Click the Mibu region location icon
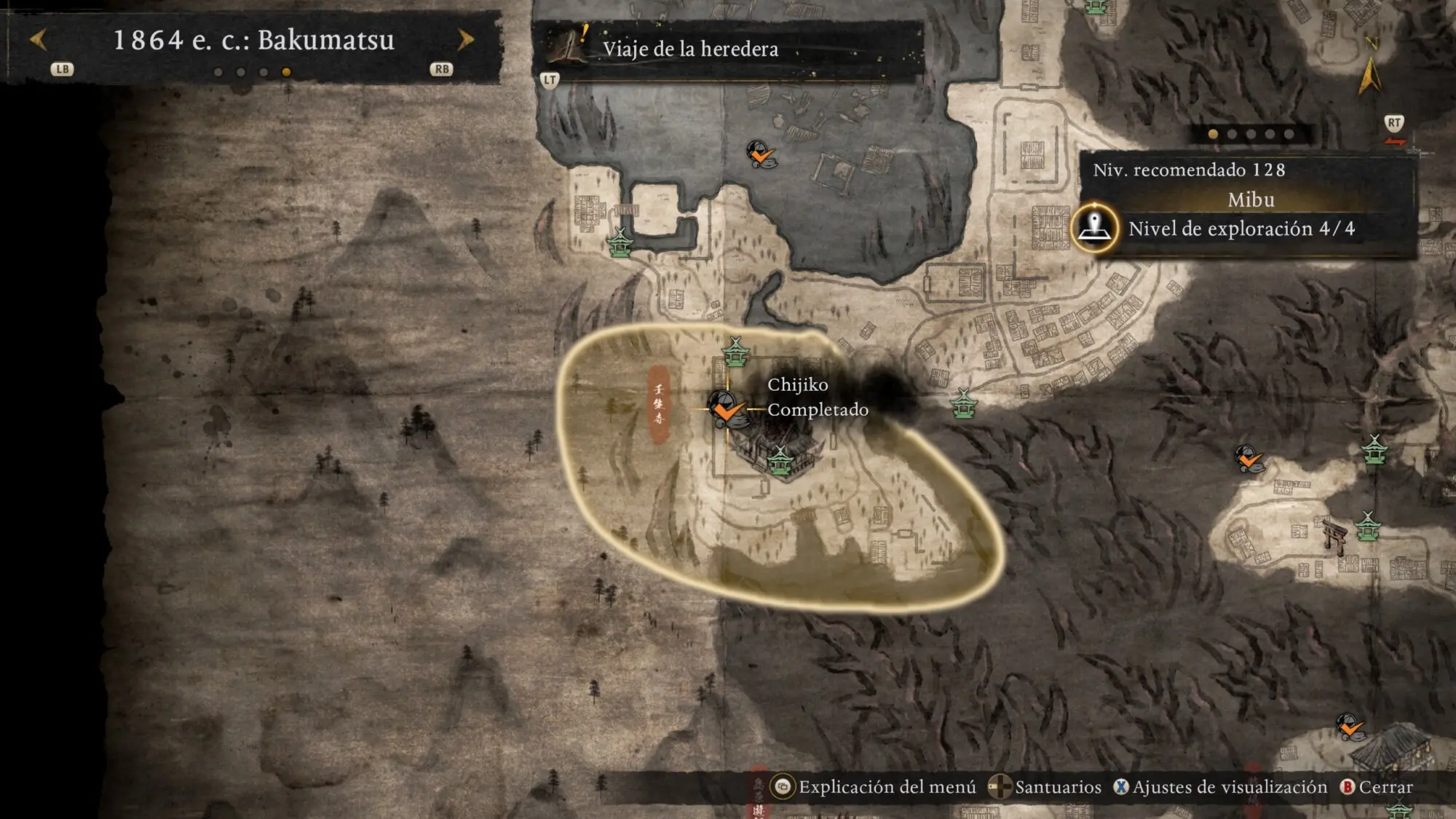1456x819 pixels. click(x=1094, y=228)
